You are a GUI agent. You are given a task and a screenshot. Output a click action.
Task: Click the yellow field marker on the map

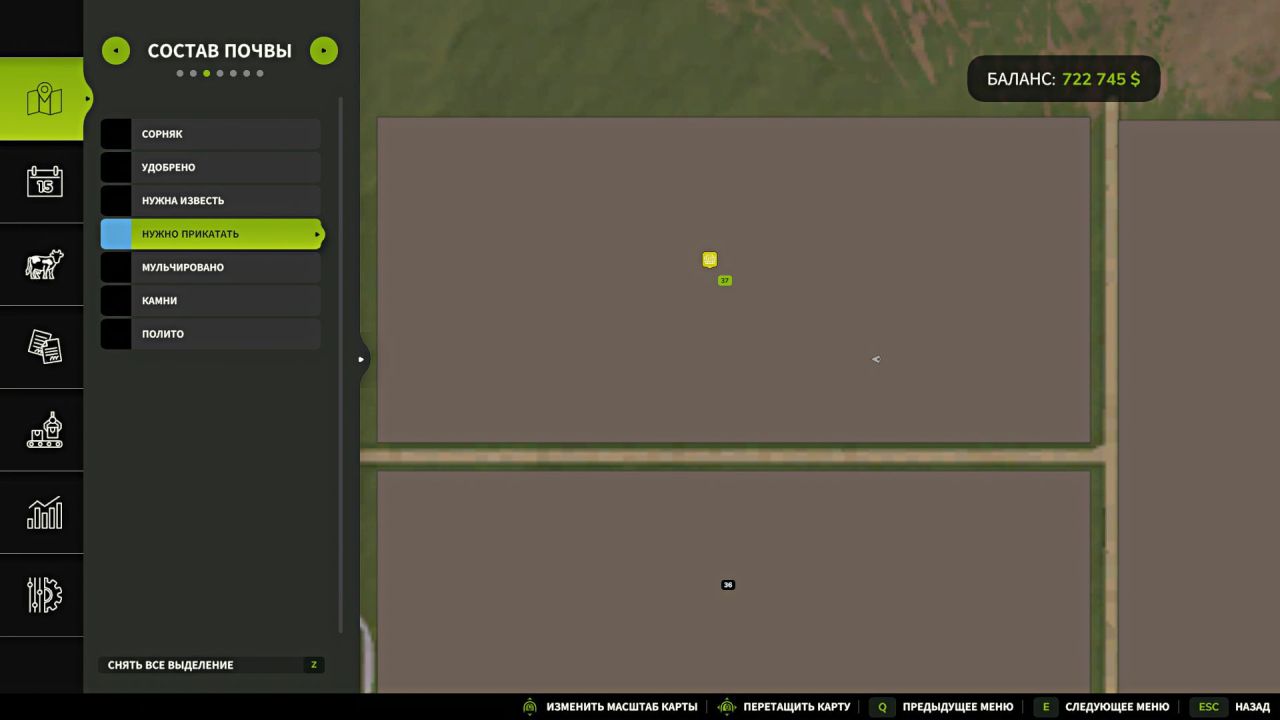709,260
